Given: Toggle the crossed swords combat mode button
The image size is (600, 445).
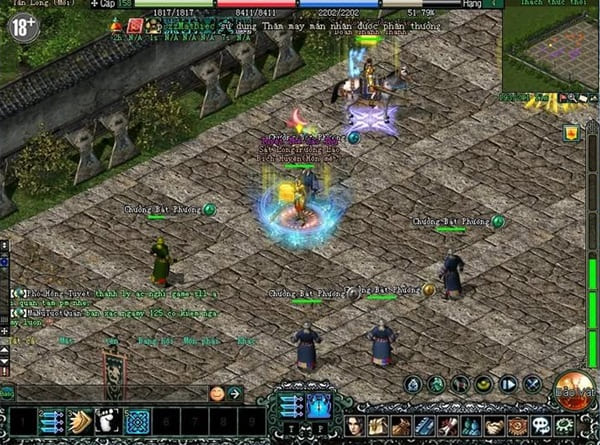Looking at the screenshot, I should point(533,384).
